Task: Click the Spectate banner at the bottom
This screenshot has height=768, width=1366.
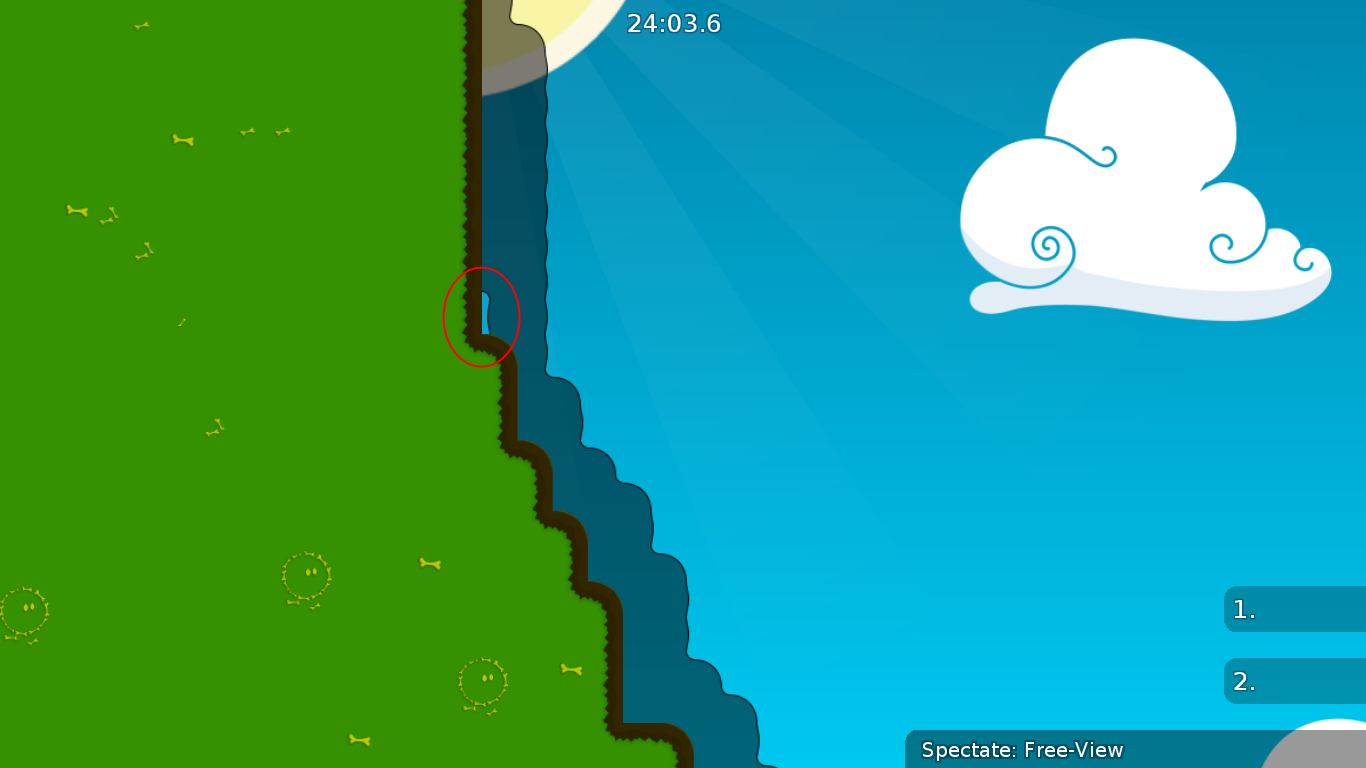Action: point(1022,750)
